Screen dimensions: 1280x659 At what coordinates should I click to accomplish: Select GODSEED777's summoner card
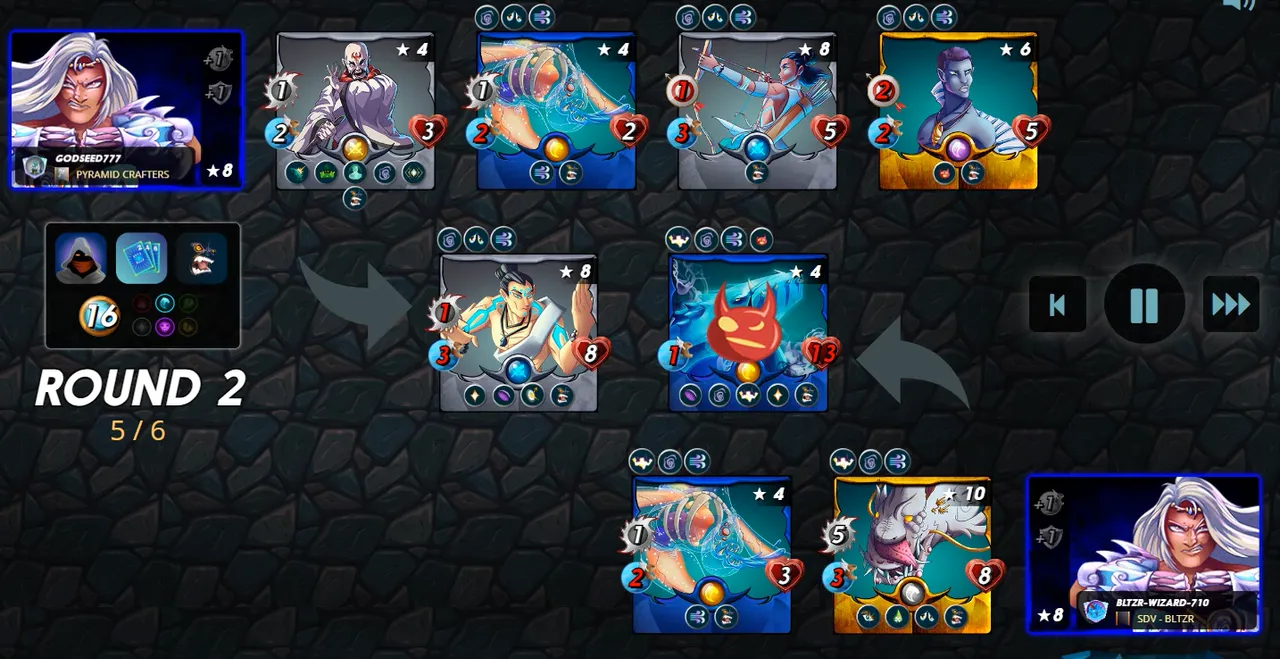tap(126, 109)
